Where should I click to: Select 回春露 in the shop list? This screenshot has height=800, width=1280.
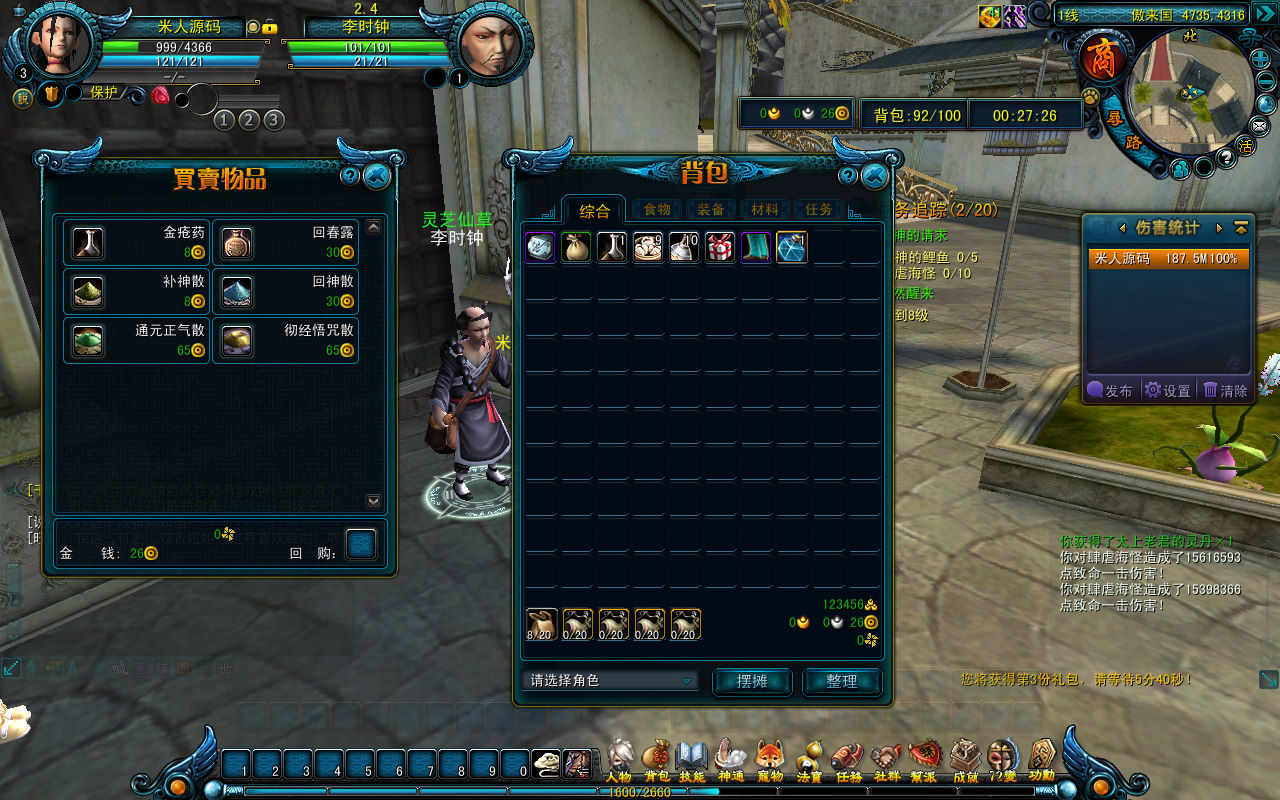tap(285, 243)
